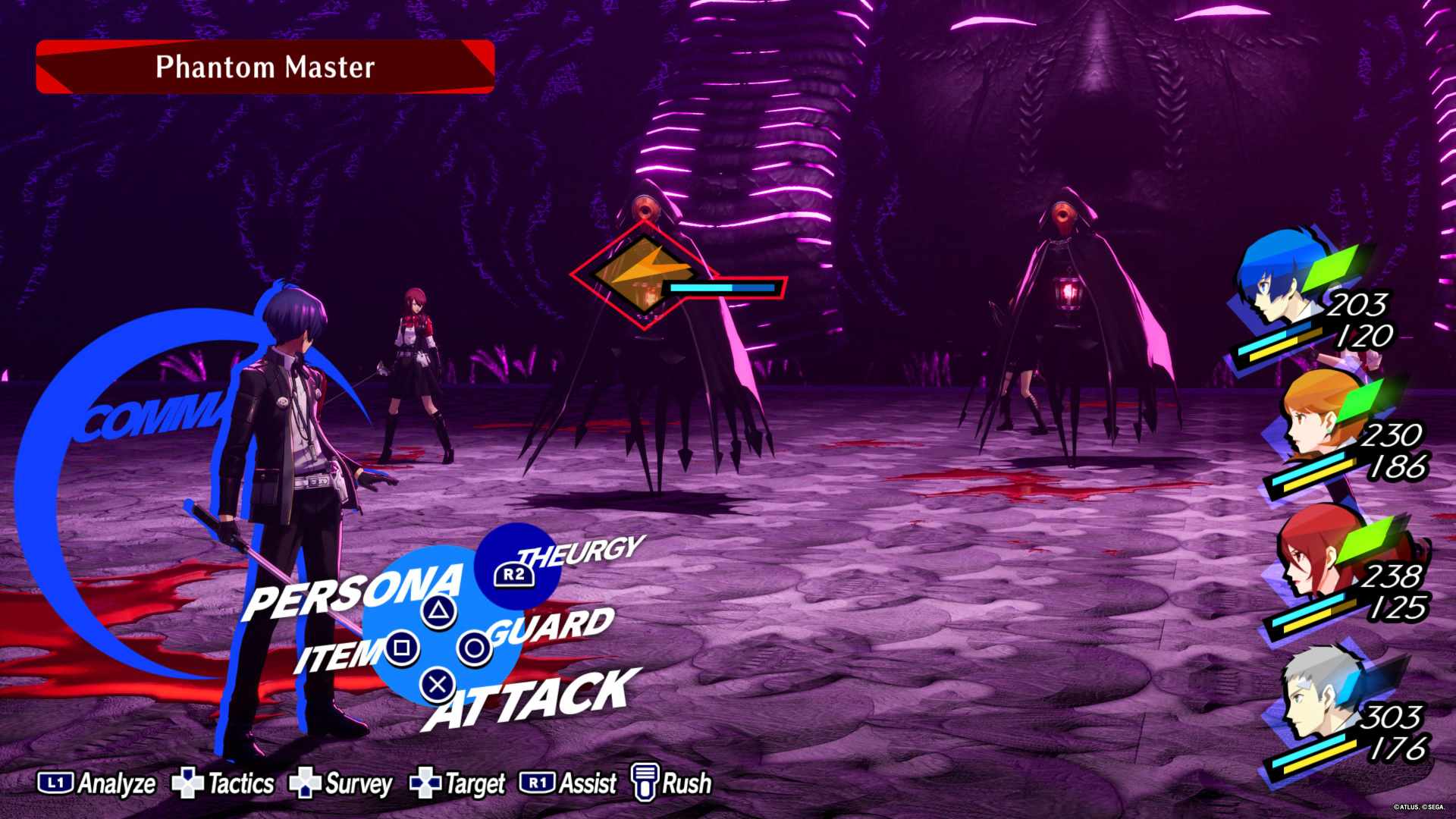Select the orange-haired party member portrait
1456x819 pixels.
1318,421
